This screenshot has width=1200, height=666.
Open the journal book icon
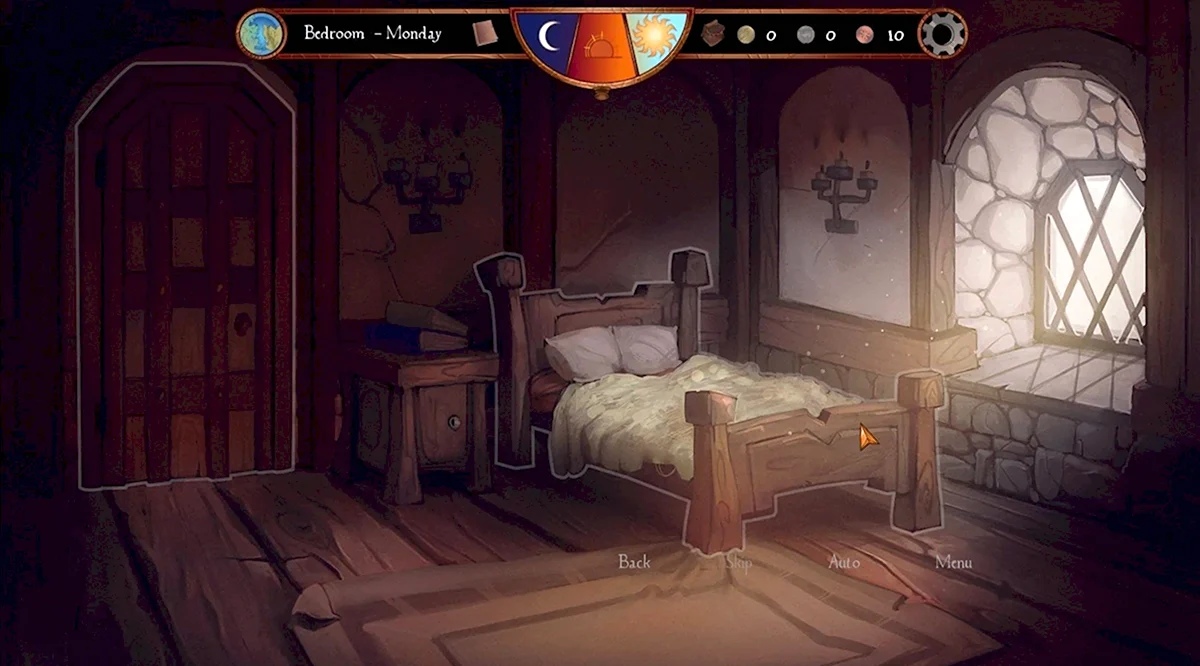click(x=485, y=33)
